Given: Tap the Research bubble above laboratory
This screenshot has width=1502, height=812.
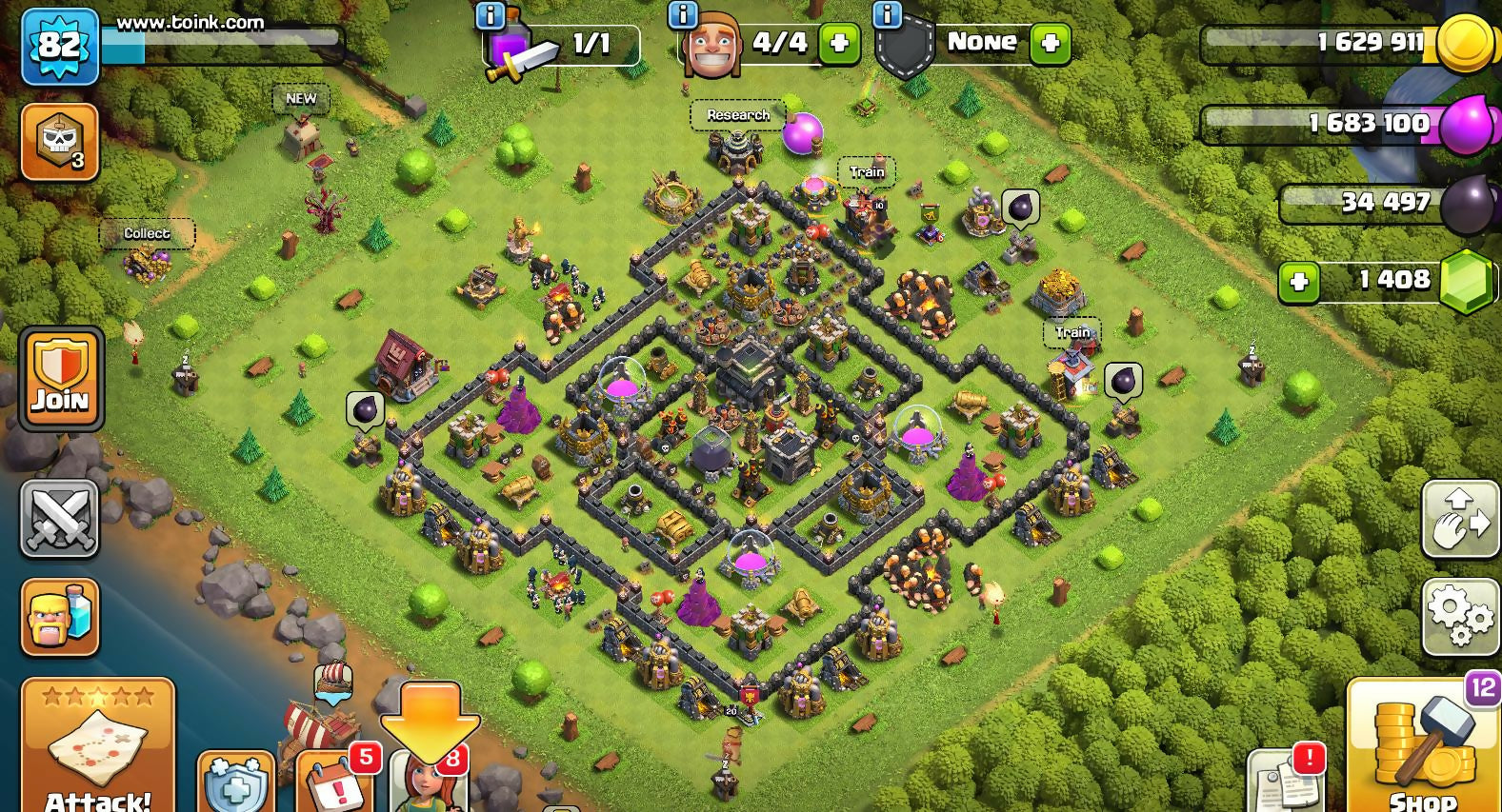Looking at the screenshot, I should pyautogui.click(x=738, y=115).
